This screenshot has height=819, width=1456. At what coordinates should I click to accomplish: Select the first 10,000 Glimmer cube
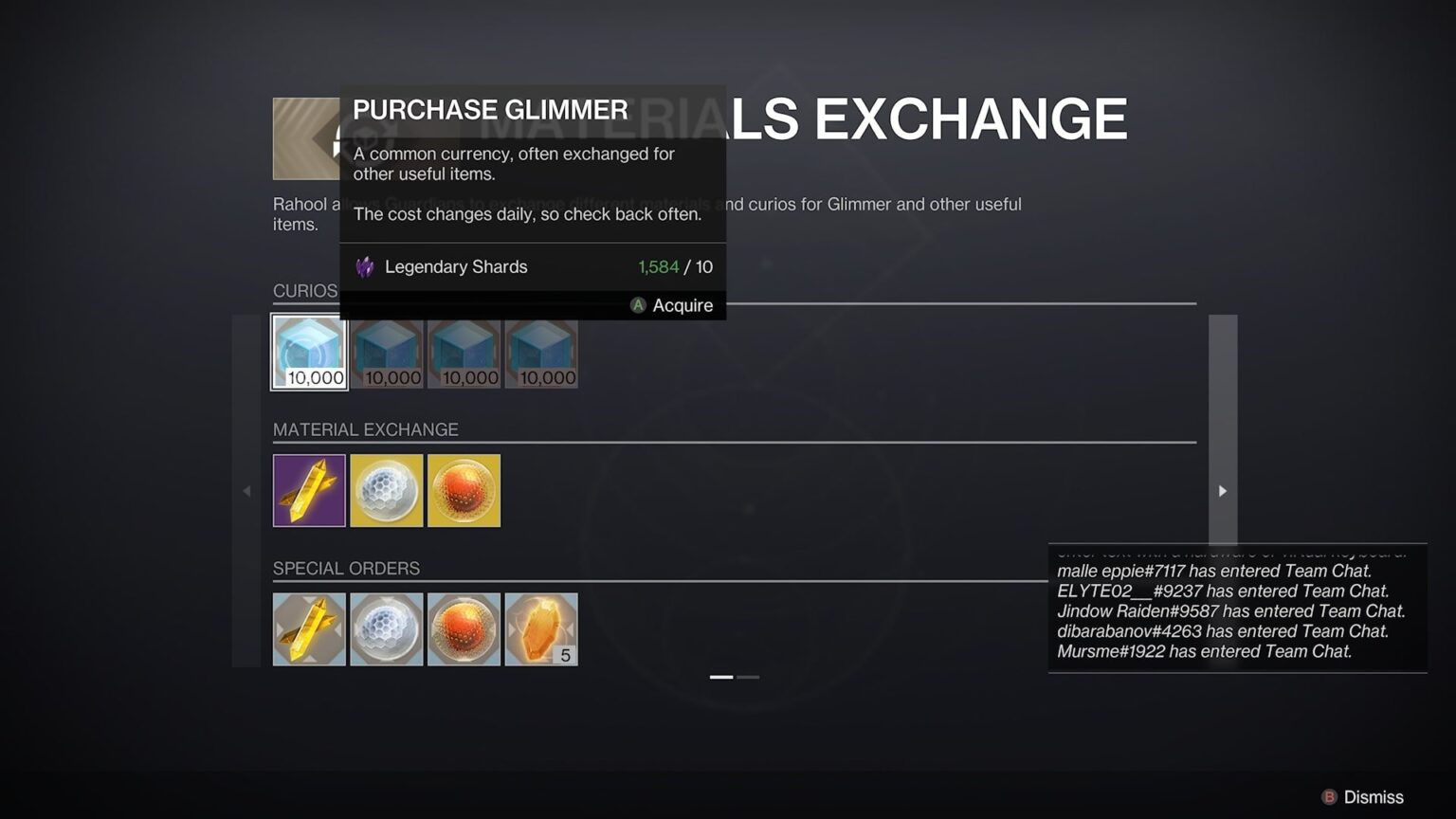coord(308,351)
